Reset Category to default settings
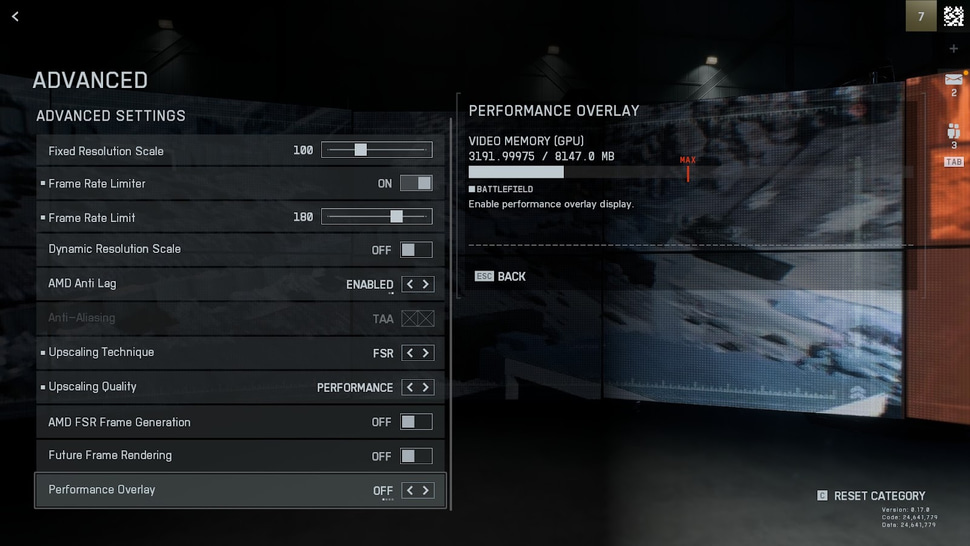The width and height of the screenshot is (970, 546). (871, 496)
